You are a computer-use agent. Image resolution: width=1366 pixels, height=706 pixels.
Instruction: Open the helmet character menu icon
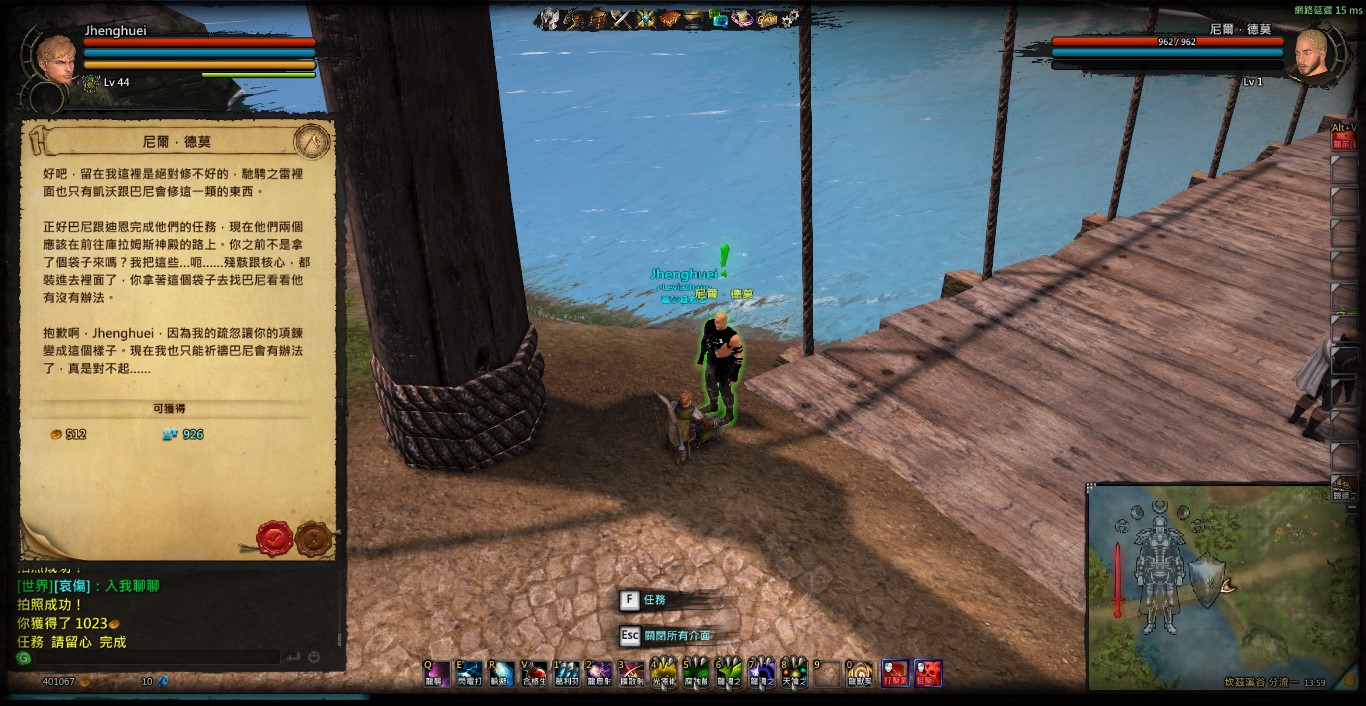pyautogui.click(x=550, y=18)
